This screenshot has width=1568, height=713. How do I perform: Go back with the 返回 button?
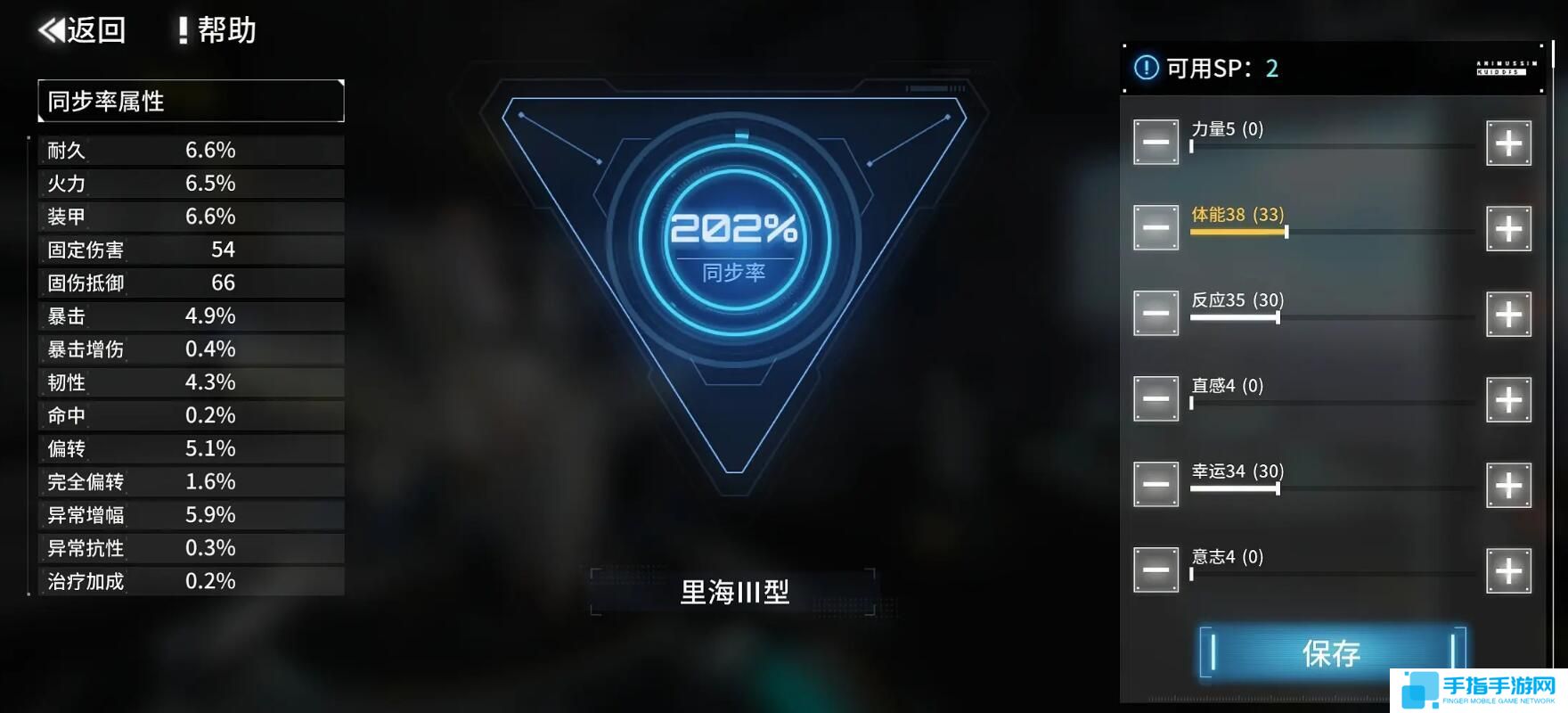tap(82, 30)
